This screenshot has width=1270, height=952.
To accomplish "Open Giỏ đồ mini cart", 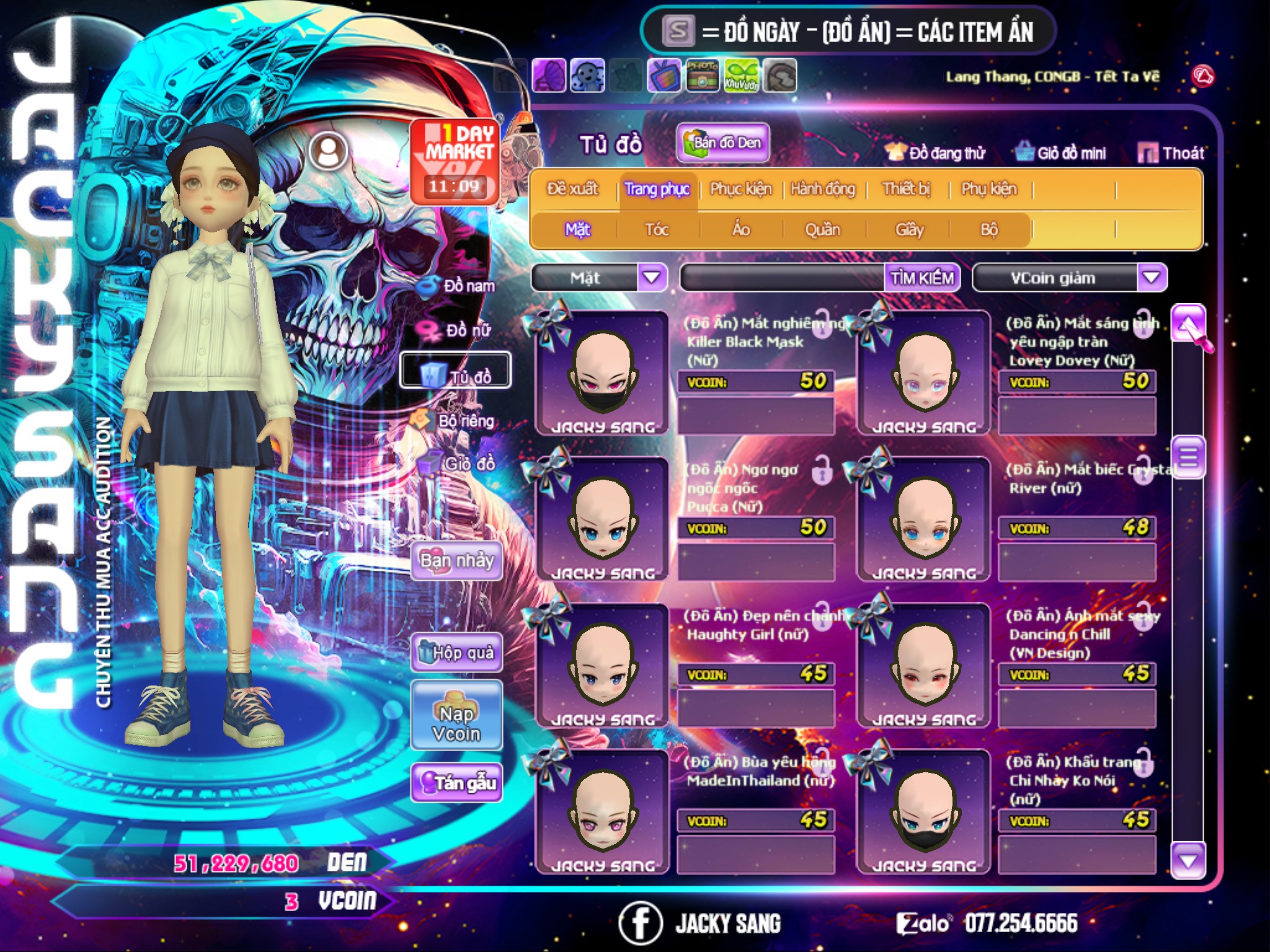I will point(1061,153).
